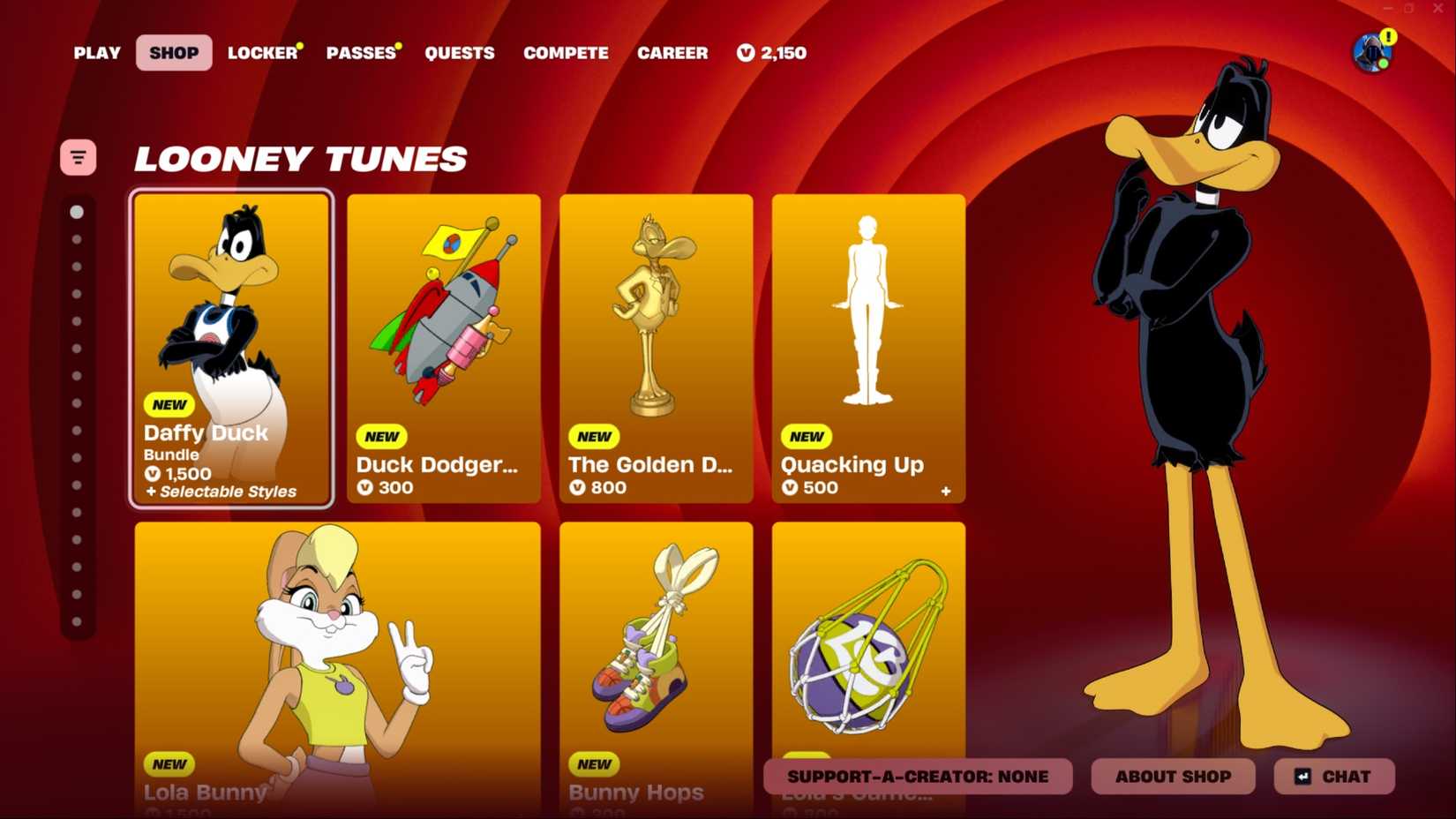Open the CAREER tab
The width and height of the screenshot is (1456, 819).
coord(672,53)
